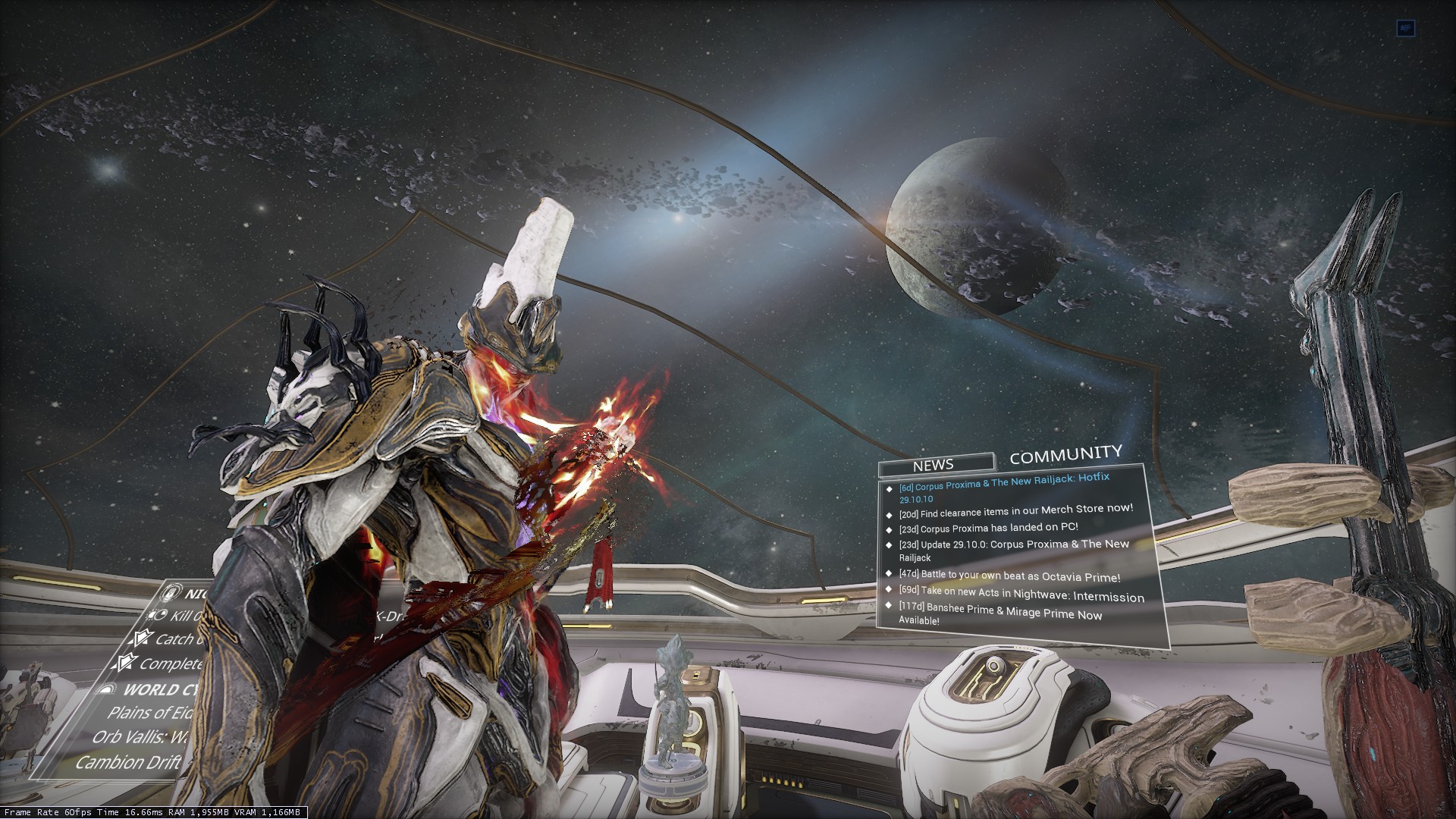Click the small blue square icon in the corner
Screen dimensions: 1456x819
(x=1406, y=28)
